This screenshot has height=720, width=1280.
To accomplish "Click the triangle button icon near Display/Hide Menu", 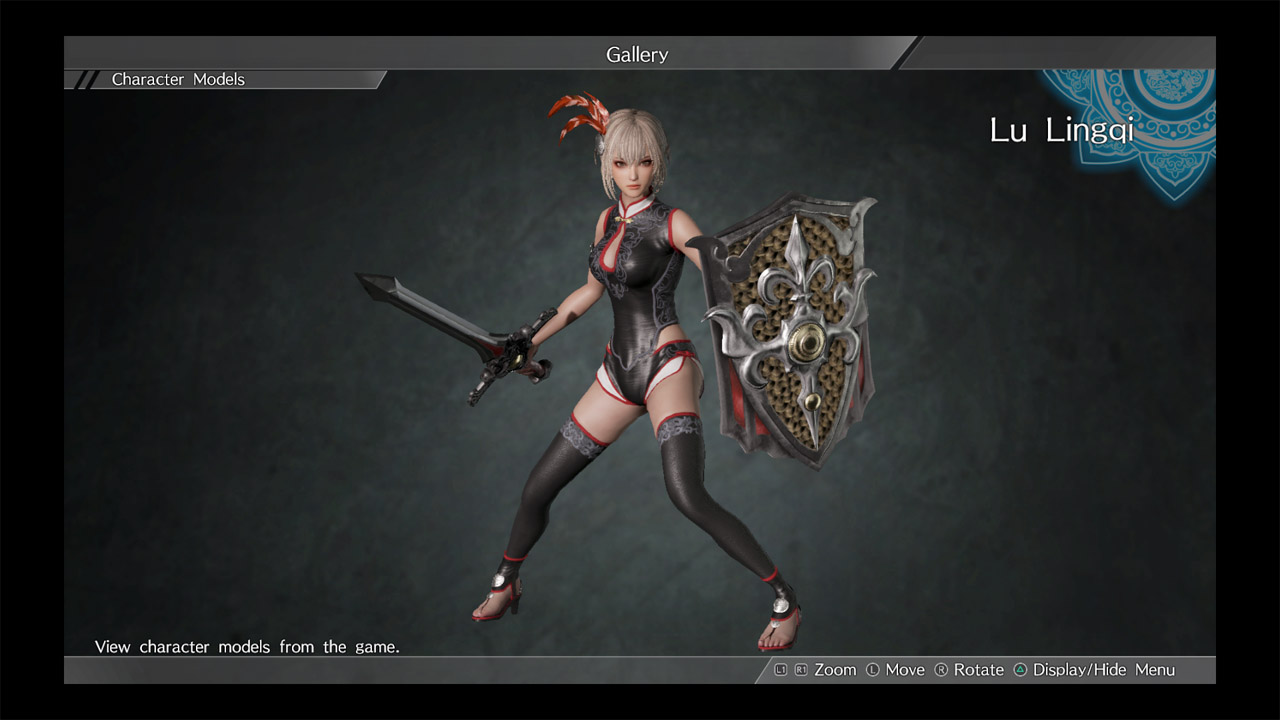I will (x=1019, y=669).
